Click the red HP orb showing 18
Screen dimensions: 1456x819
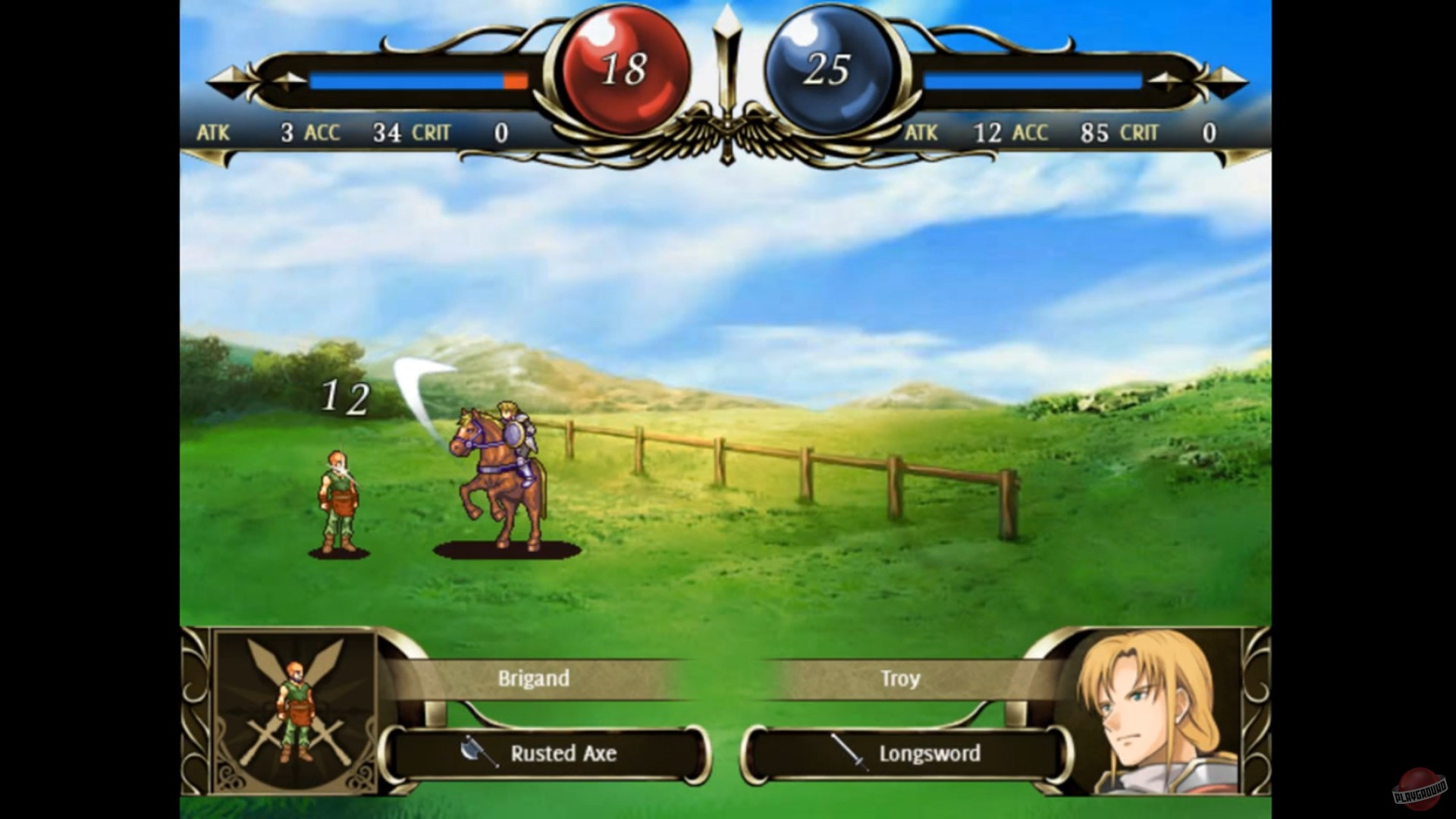tap(623, 71)
